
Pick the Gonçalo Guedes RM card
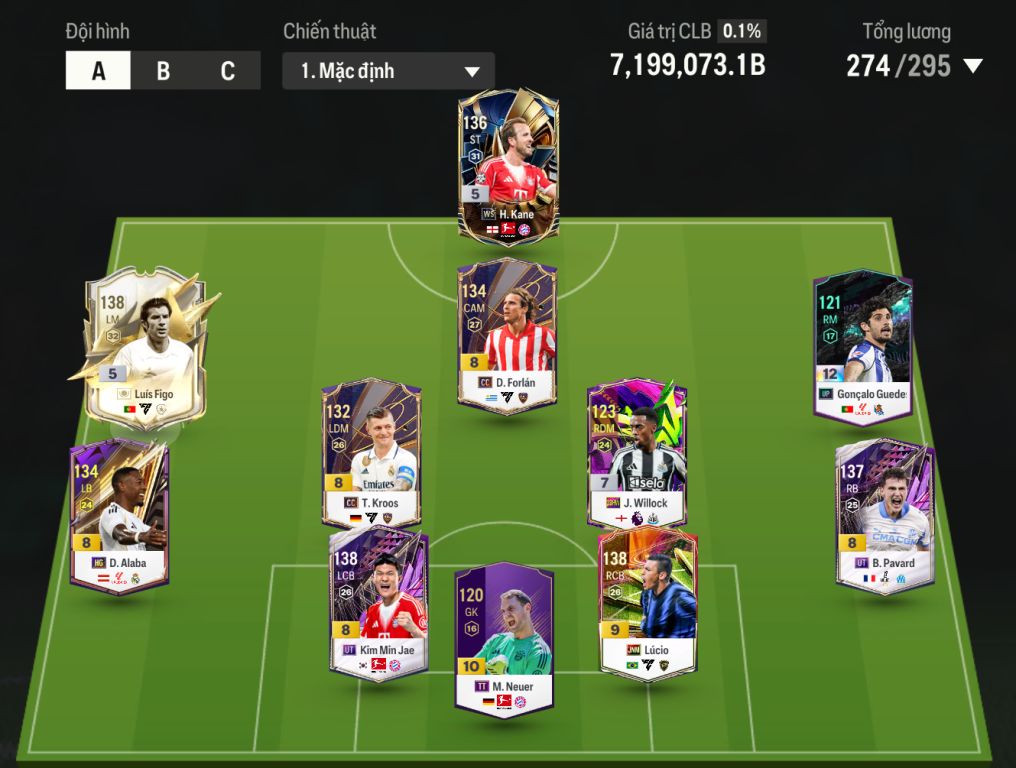coord(862,347)
